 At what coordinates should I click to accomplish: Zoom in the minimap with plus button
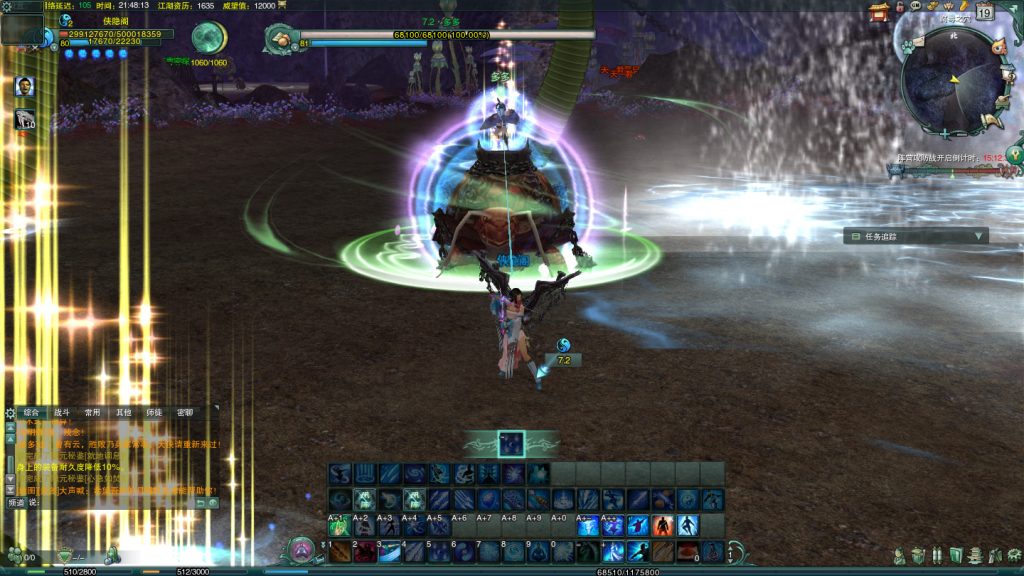pos(944,133)
